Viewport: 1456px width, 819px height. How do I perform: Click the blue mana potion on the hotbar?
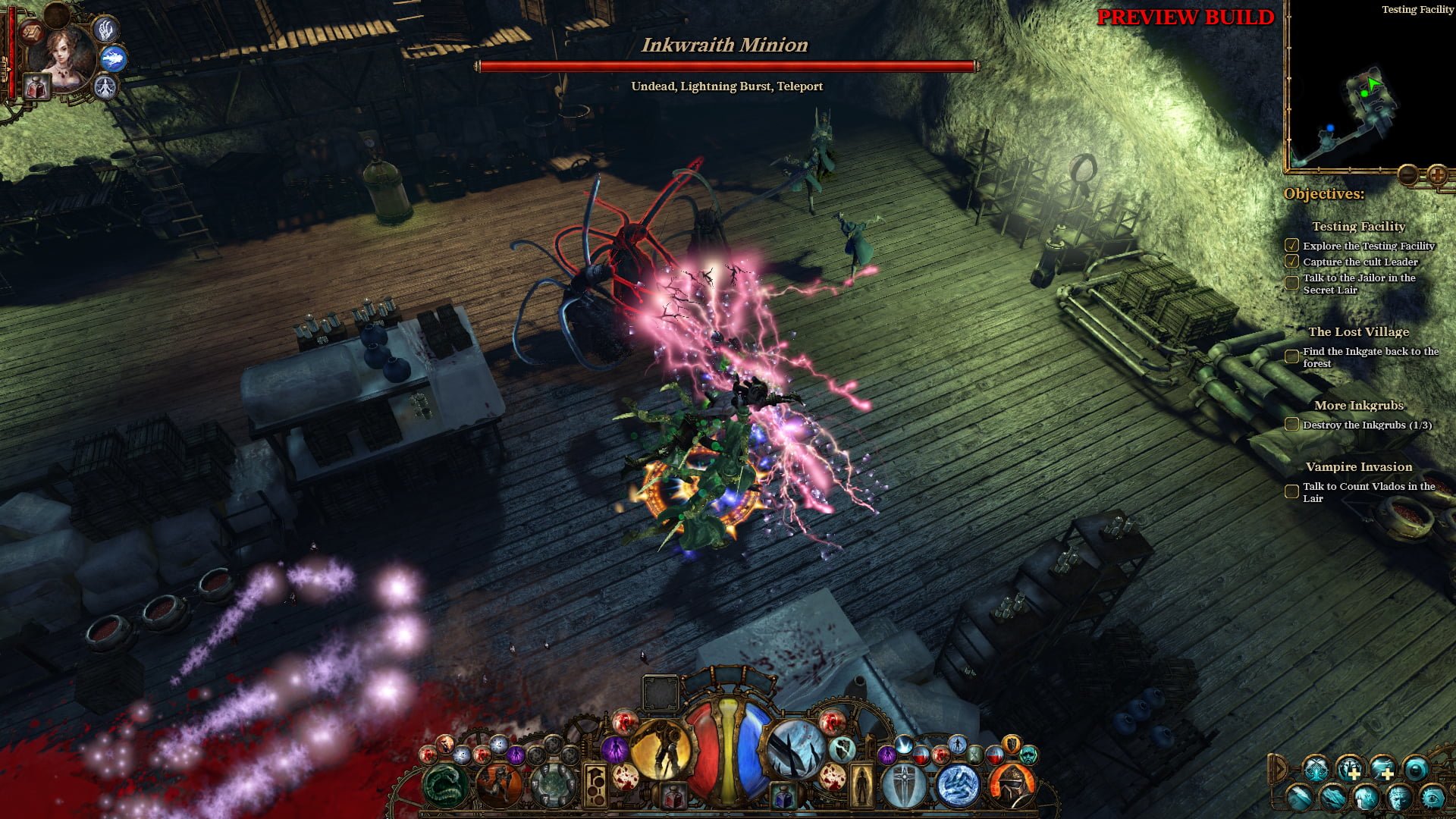pos(782,795)
